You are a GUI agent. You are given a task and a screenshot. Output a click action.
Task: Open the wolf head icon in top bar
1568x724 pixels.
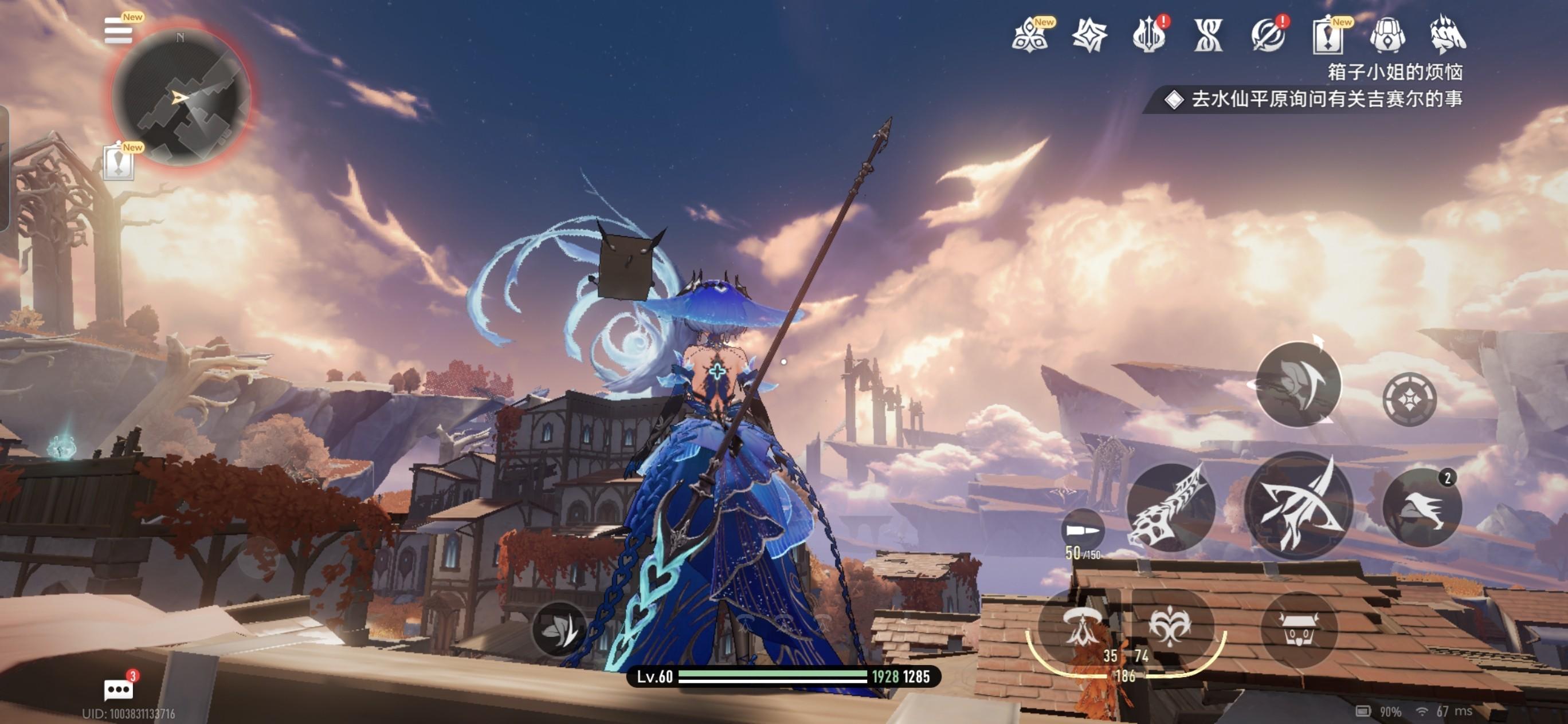[x=1448, y=36]
